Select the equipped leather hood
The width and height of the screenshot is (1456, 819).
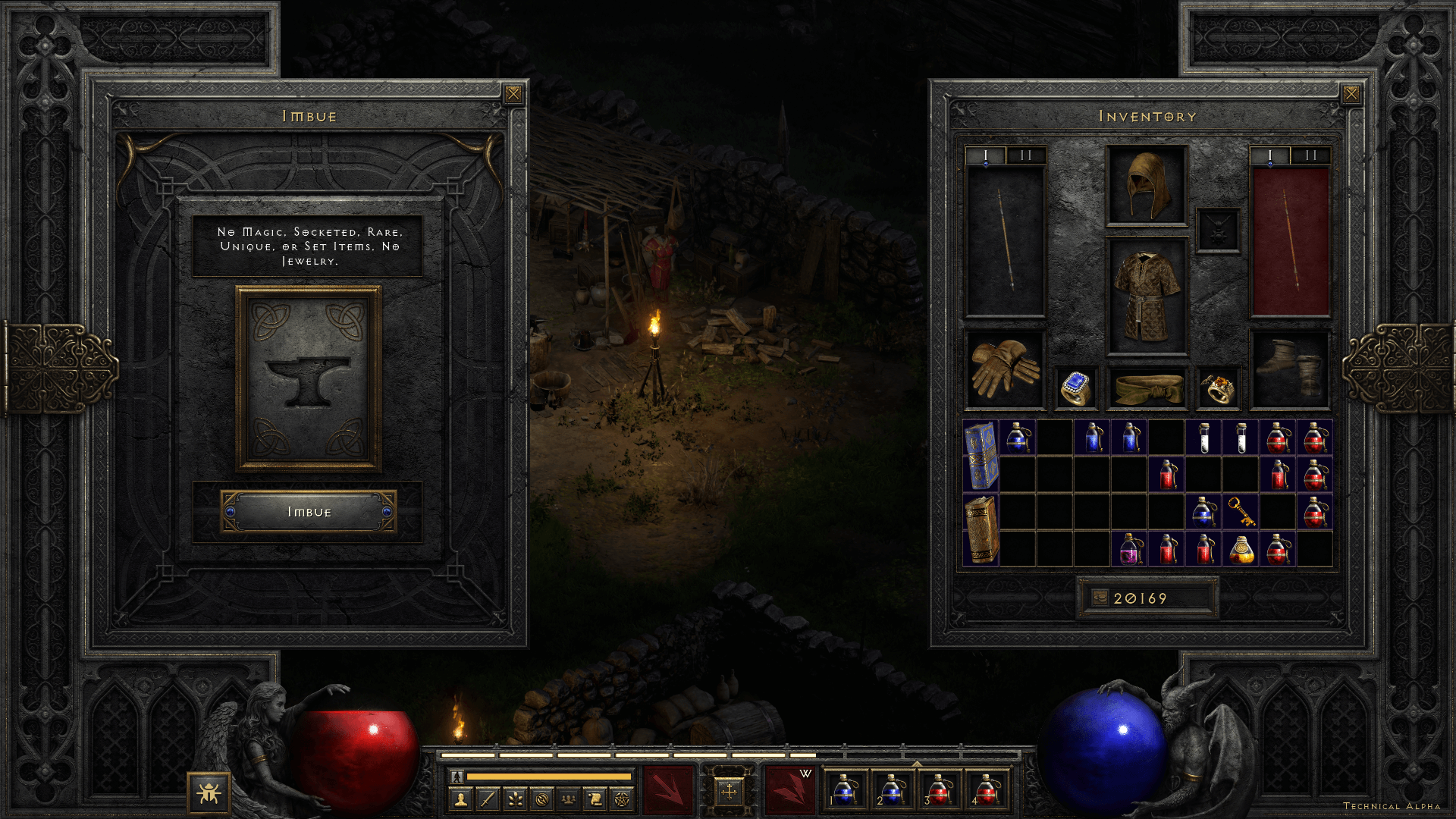point(1147,185)
